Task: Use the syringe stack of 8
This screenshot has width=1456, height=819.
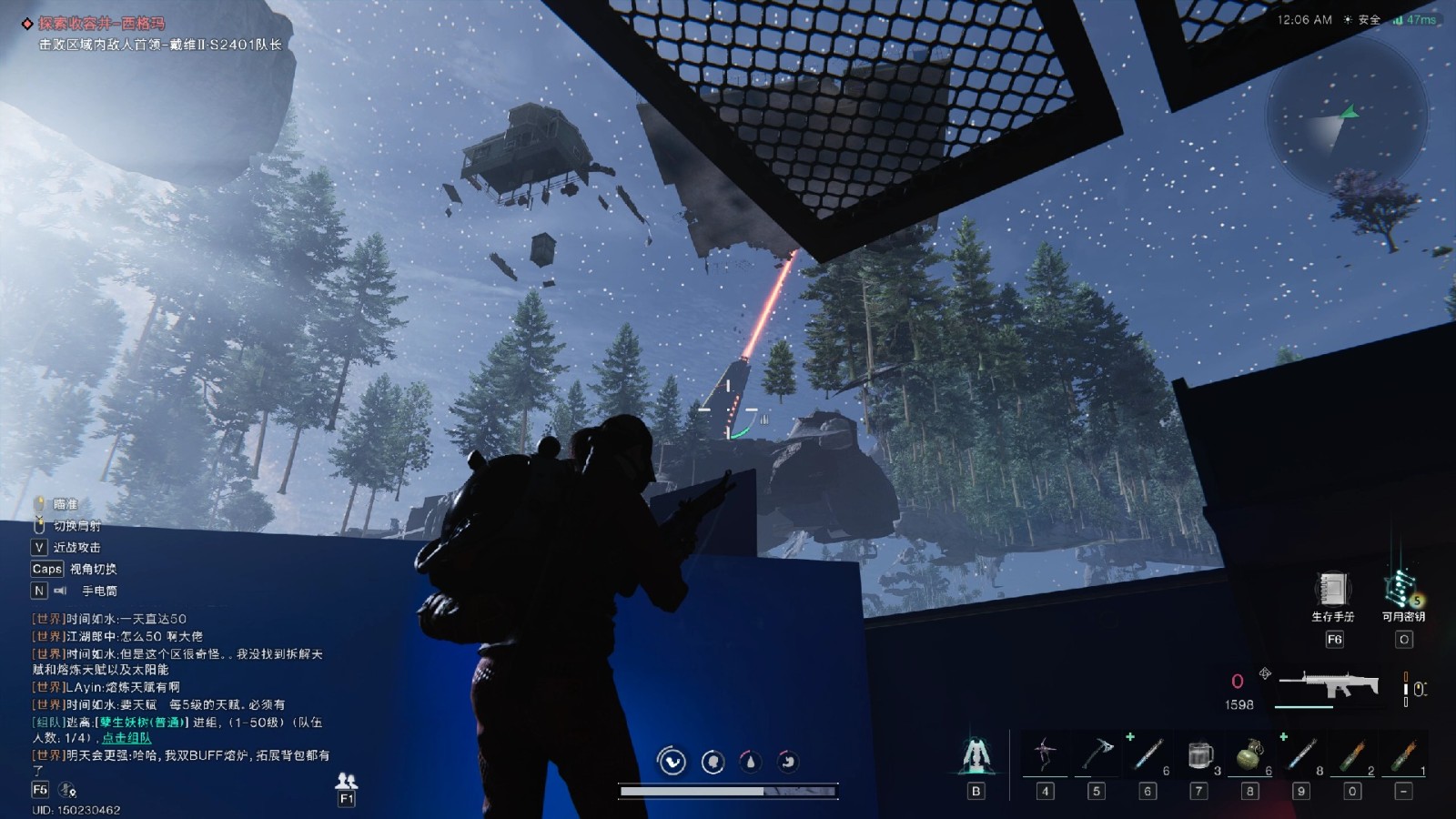Action: pyautogui.click(x=1301, y=755)
